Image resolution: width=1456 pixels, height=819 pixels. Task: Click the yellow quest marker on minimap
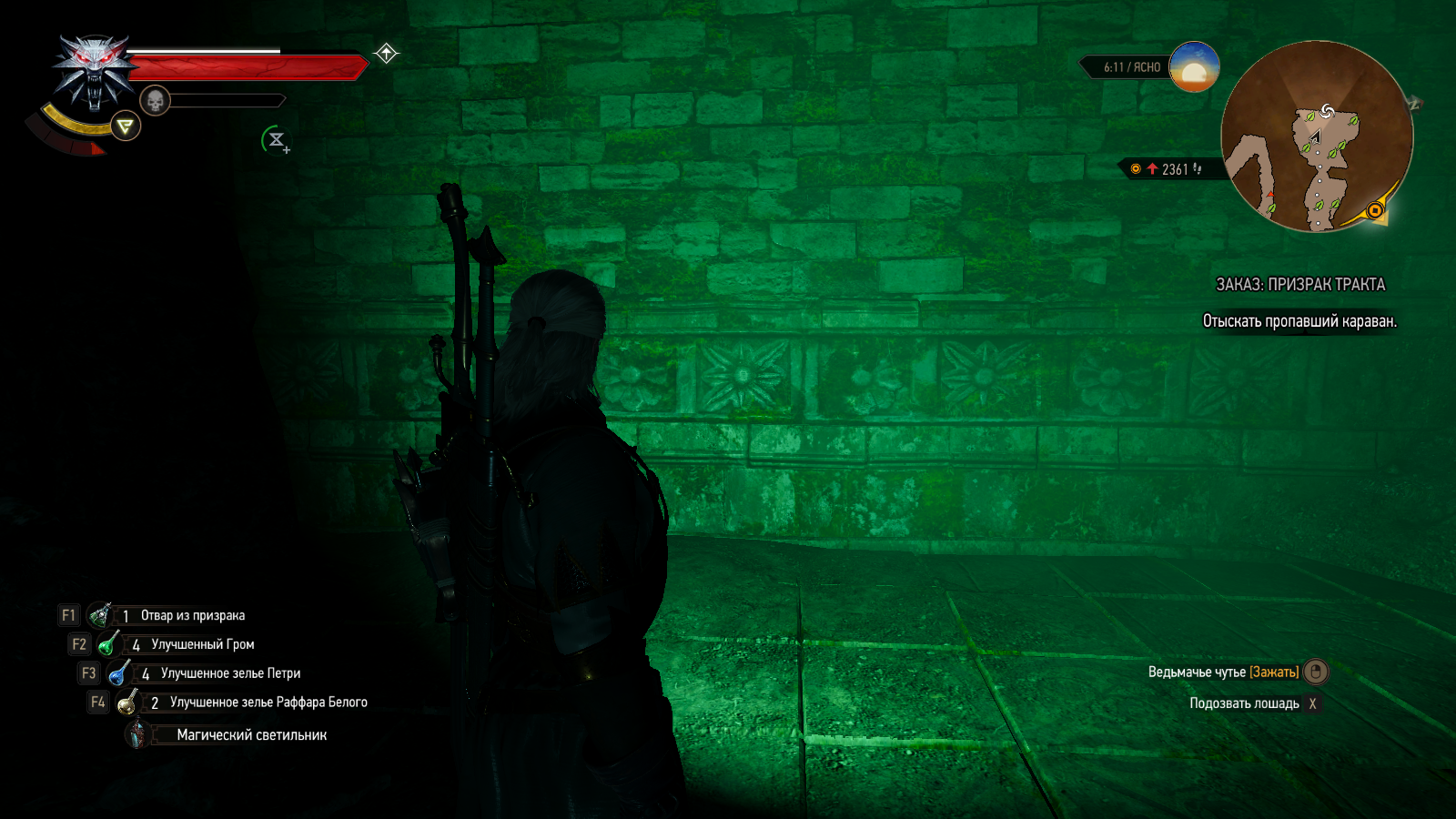click(x=1375, y=211)
